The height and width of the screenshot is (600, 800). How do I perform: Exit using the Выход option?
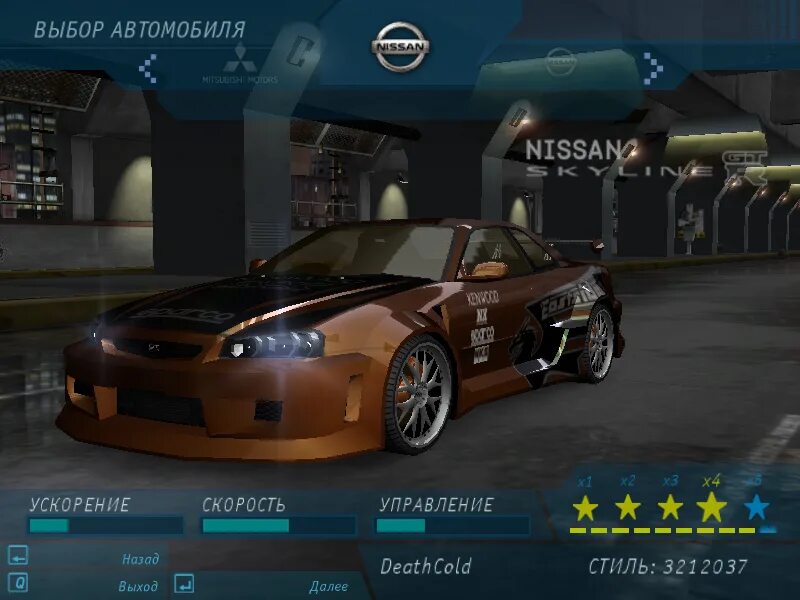click(x=138, y=585)
